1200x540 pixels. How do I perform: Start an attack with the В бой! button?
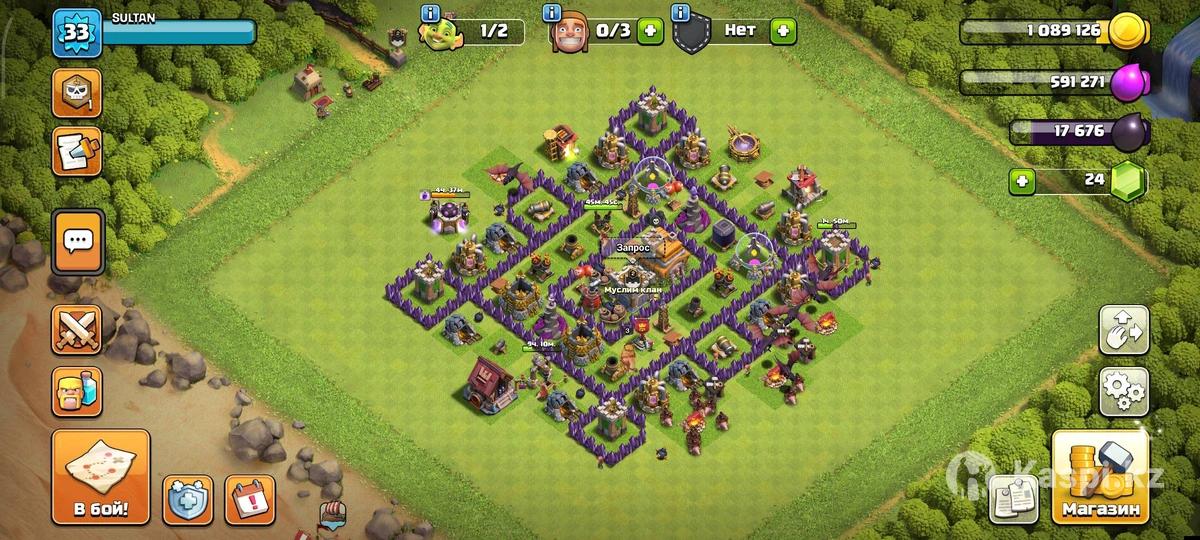[x=100, y=479]
